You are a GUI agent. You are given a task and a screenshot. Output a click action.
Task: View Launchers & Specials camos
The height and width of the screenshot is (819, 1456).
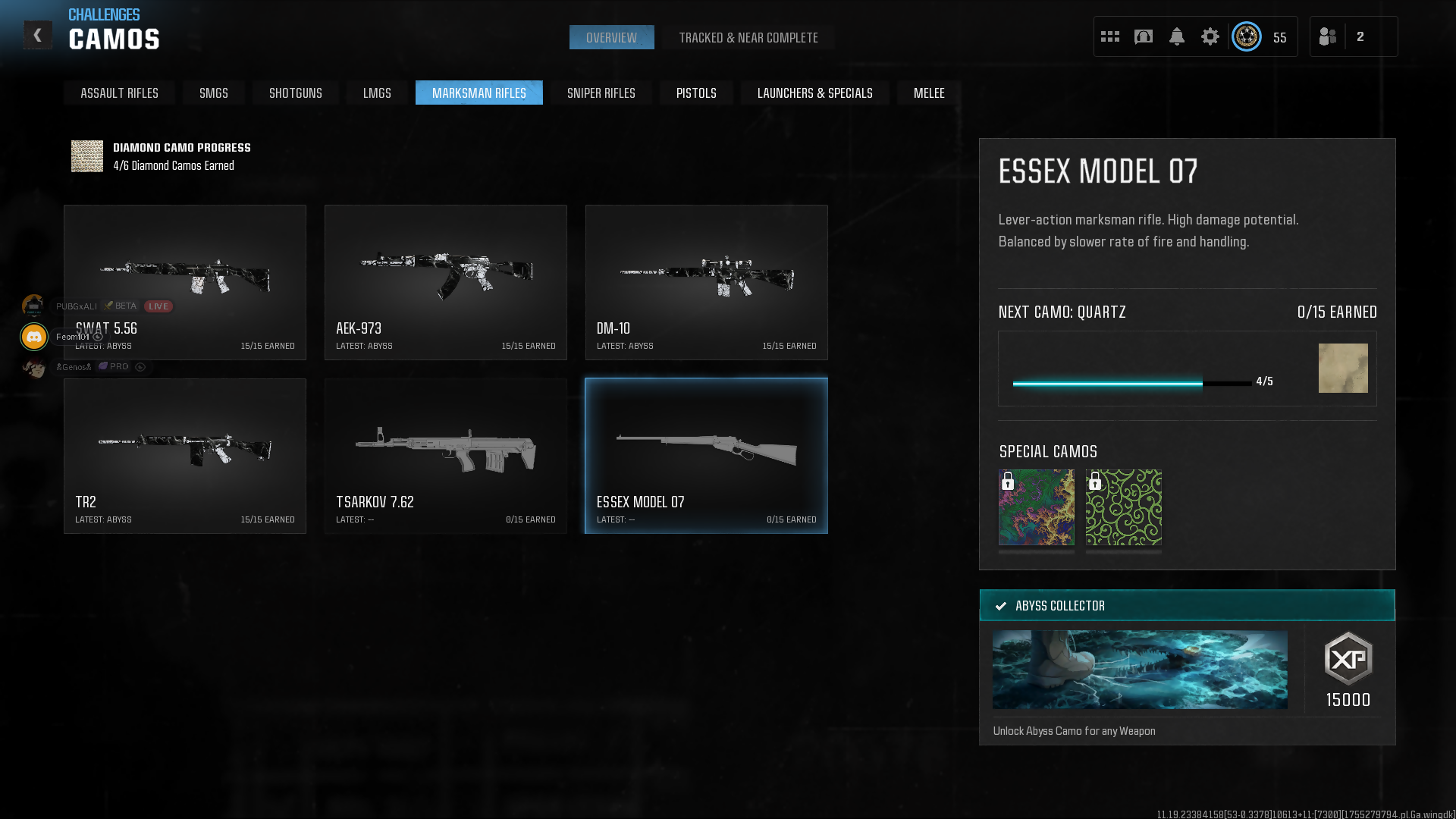point(814,93)
